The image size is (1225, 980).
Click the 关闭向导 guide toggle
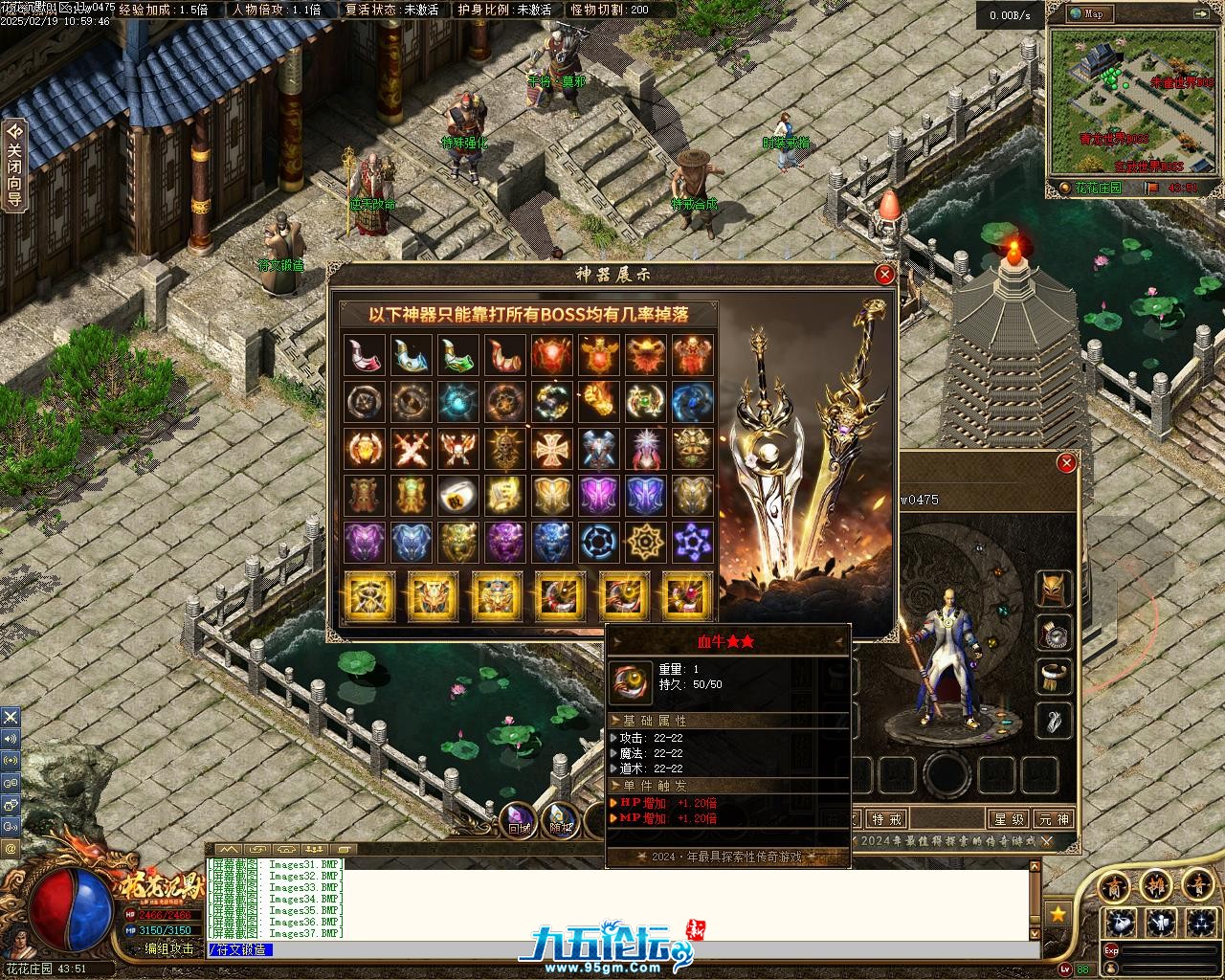click(14, 165)
